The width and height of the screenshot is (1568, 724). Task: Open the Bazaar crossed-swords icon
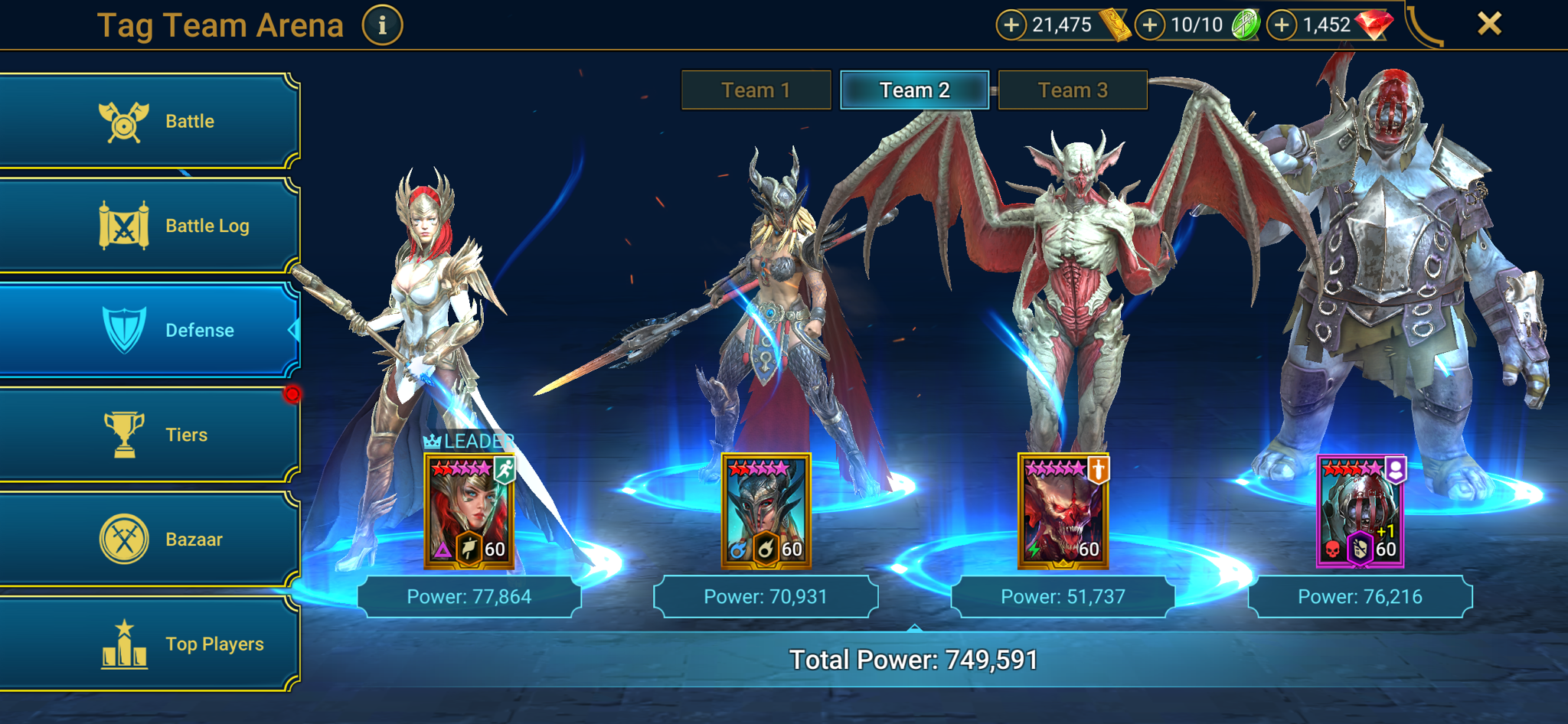point(124,538)
